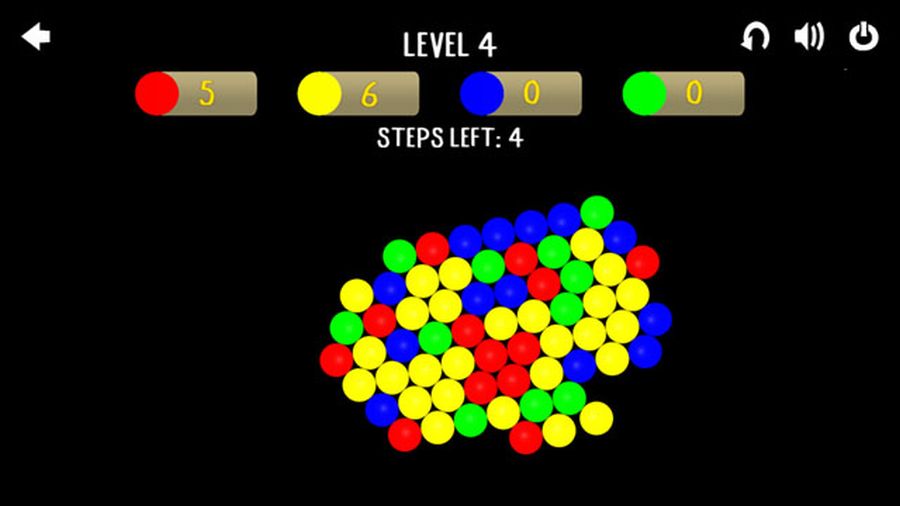This screenshot has width=900, height=506.
Task: Toggle the sound speaker icon
Action: [x=808, y=37]
